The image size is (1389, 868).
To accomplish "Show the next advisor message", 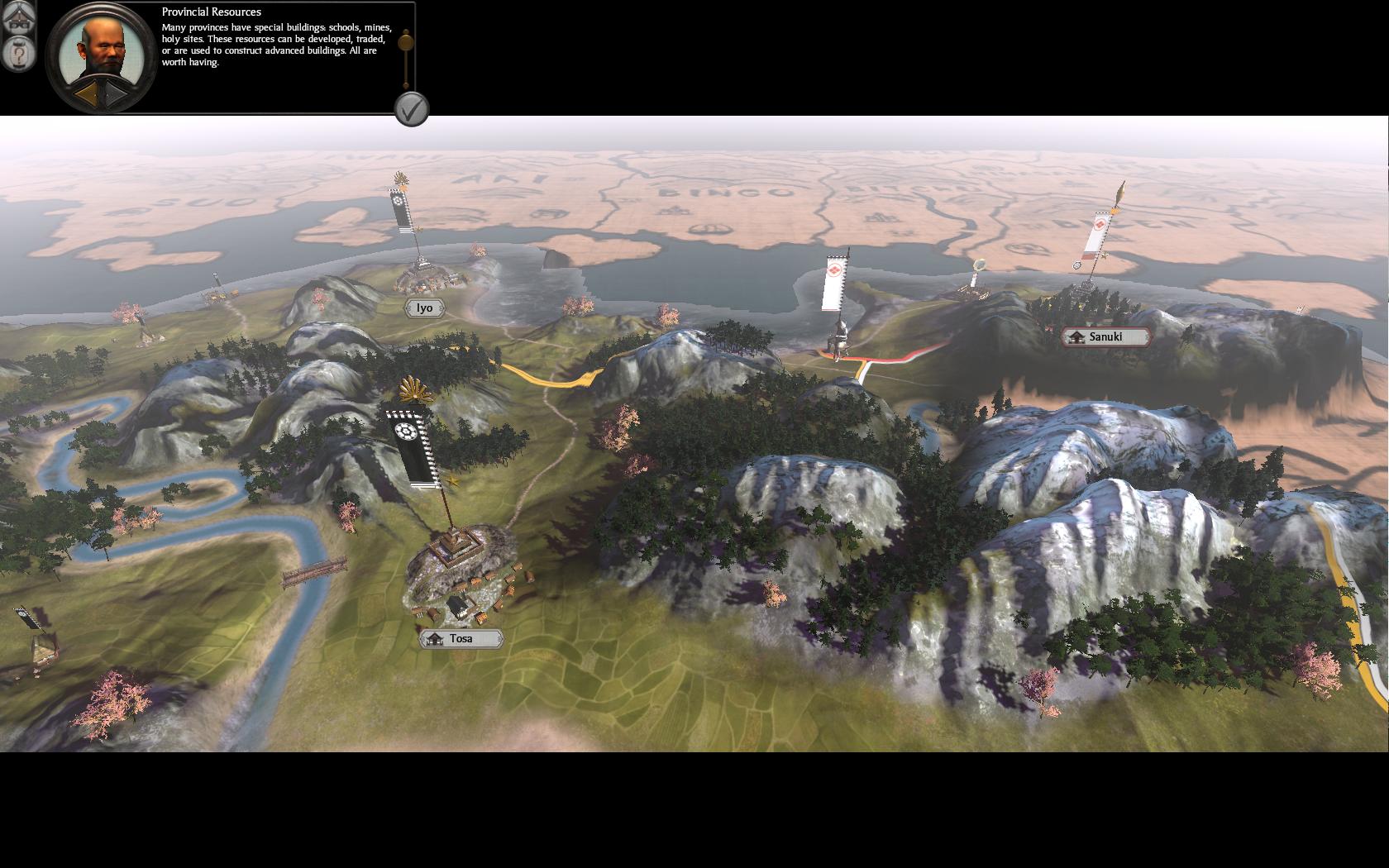I will pos(116,95).
